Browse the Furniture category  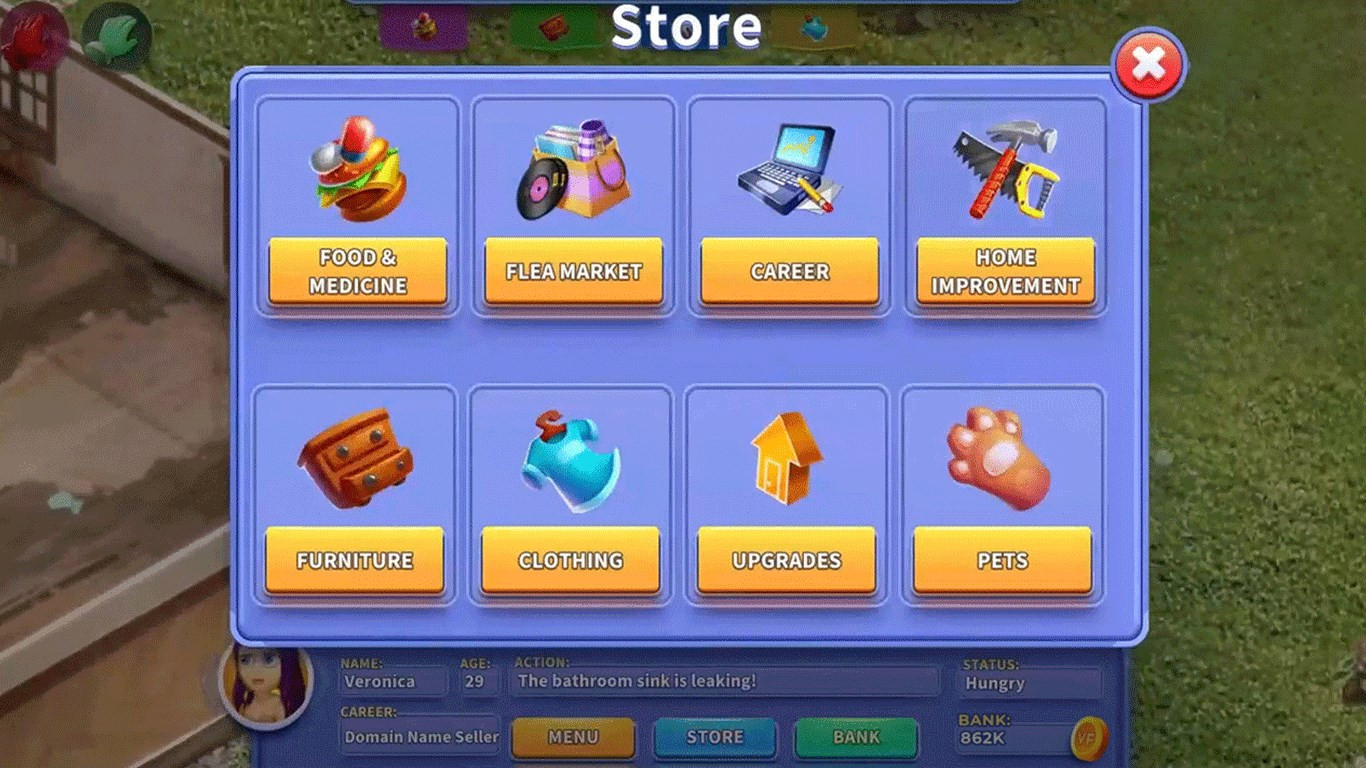(x=354, y=560)
